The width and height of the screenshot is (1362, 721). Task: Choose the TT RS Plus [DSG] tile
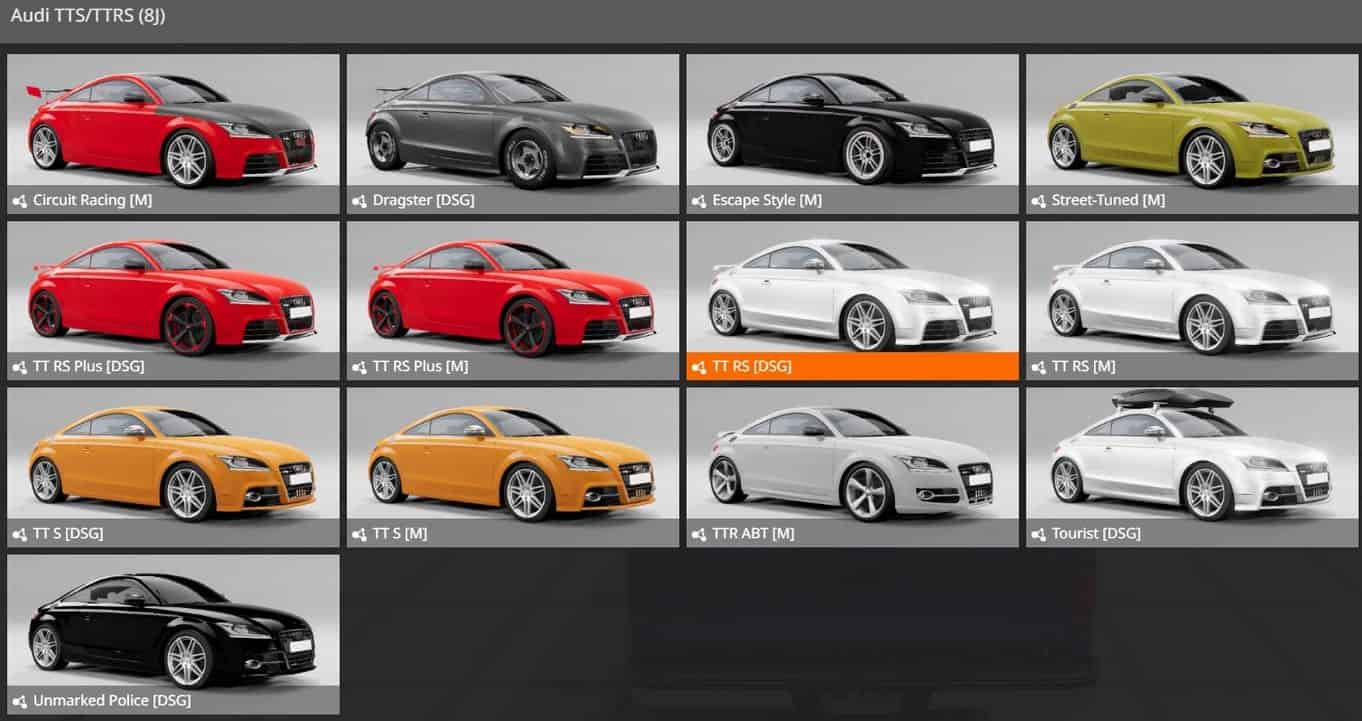[173, 300]
